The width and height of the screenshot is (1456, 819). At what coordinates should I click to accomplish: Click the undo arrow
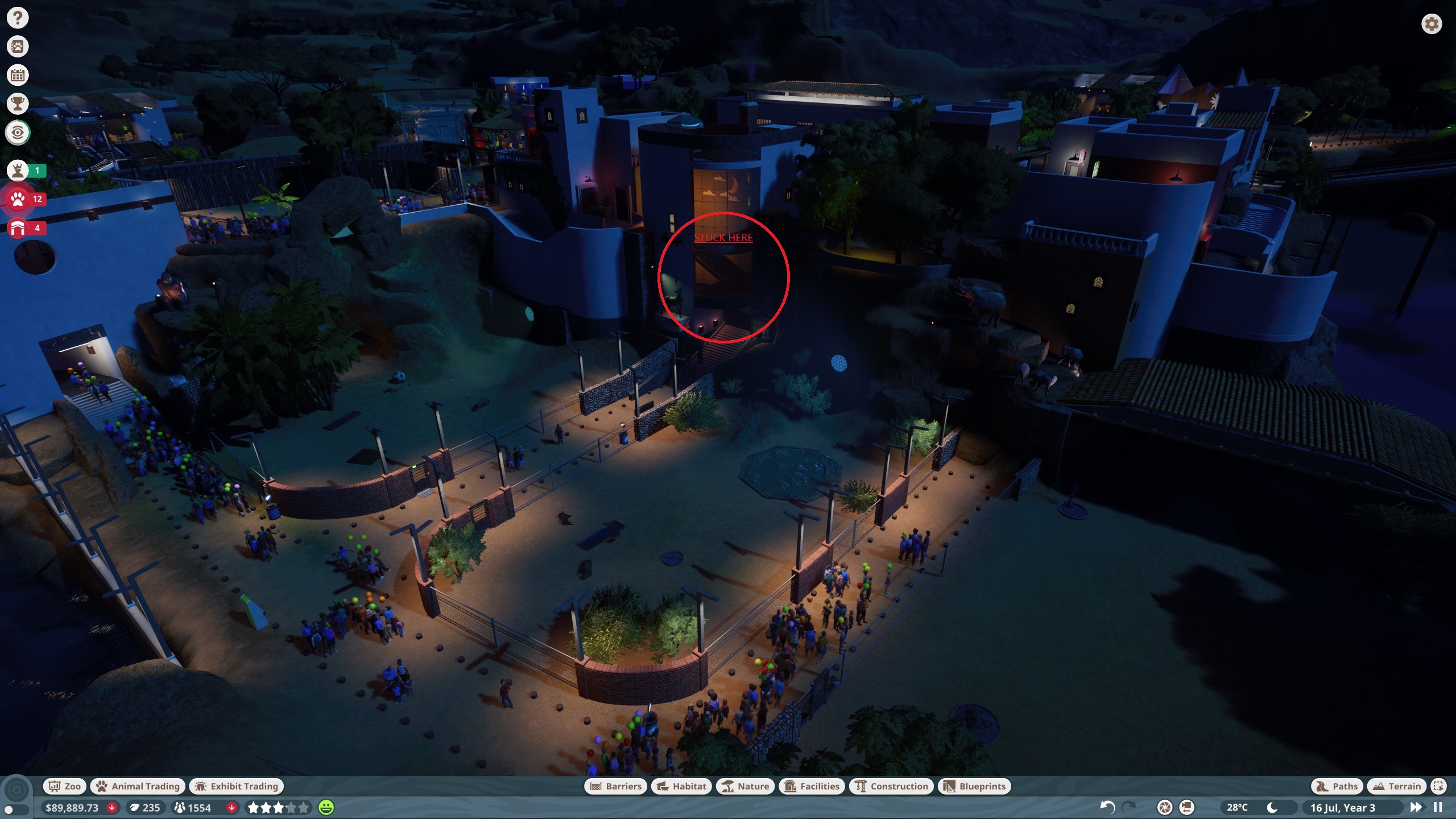tap(1107, 807)
